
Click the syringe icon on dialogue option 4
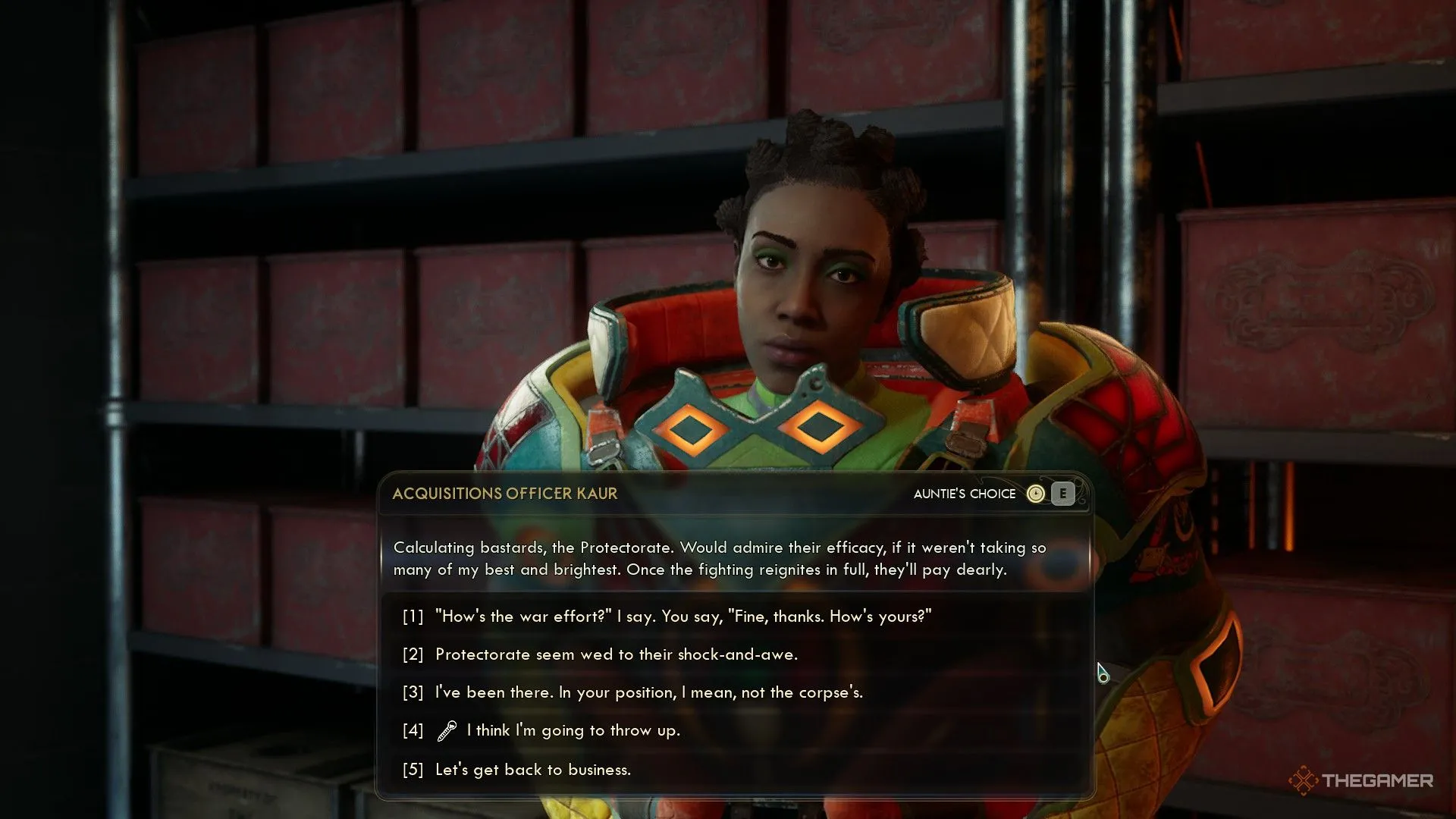(444, 730)
